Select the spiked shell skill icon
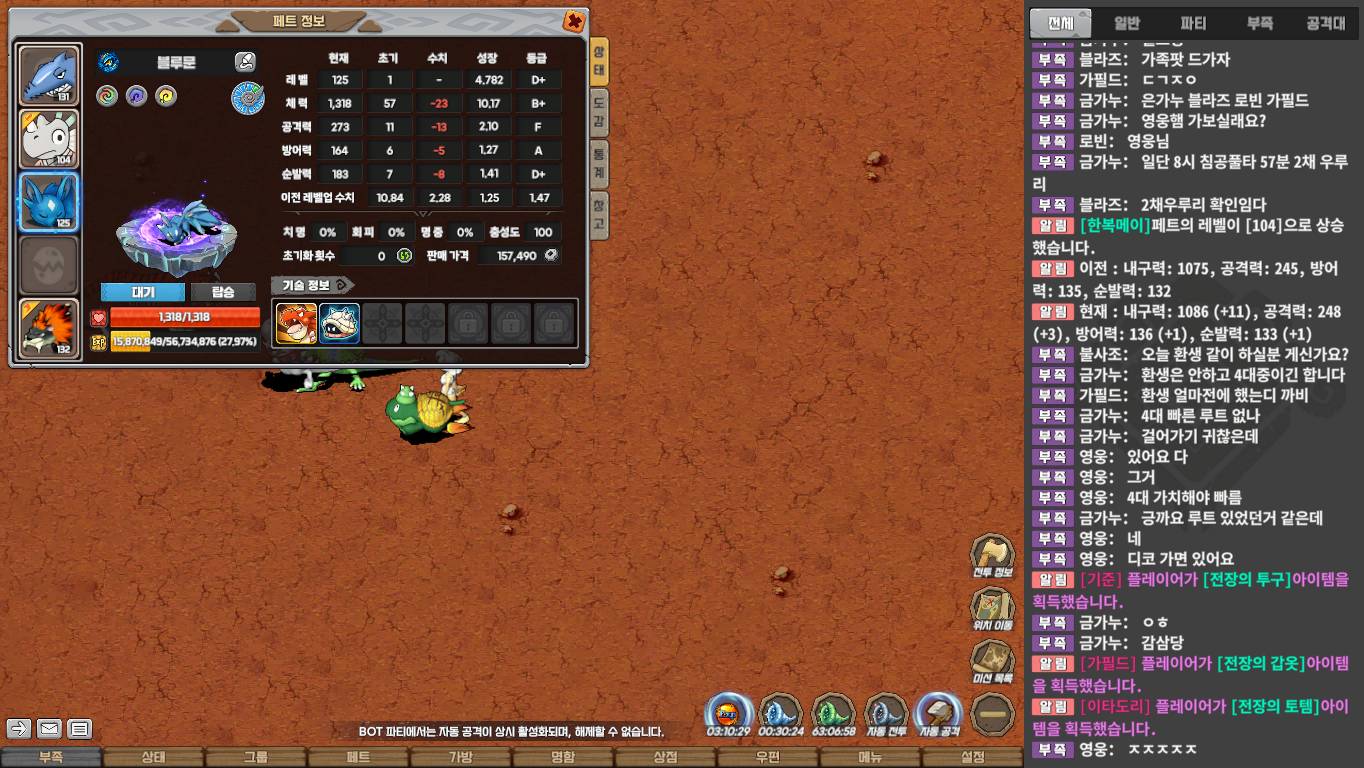The width and height of the screenshot is (1364, 768). pyautogui.click(x=339, y=323)
